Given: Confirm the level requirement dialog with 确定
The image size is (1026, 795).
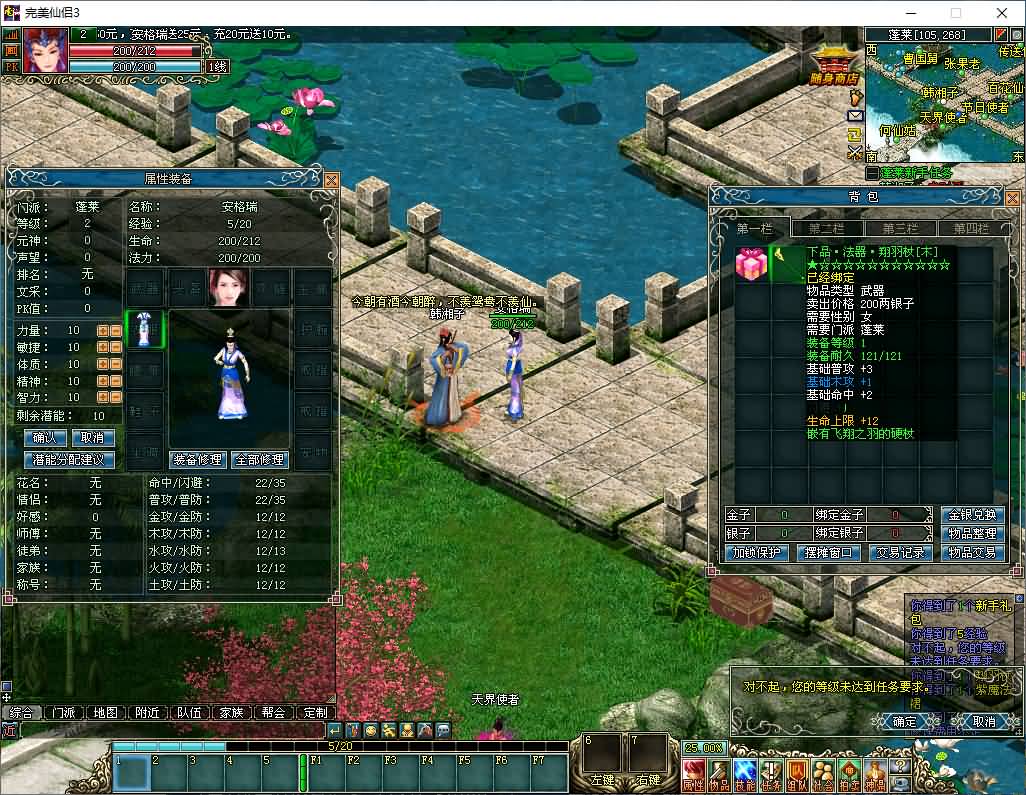Looking at the screenshot, I should (x=904, y=721).
